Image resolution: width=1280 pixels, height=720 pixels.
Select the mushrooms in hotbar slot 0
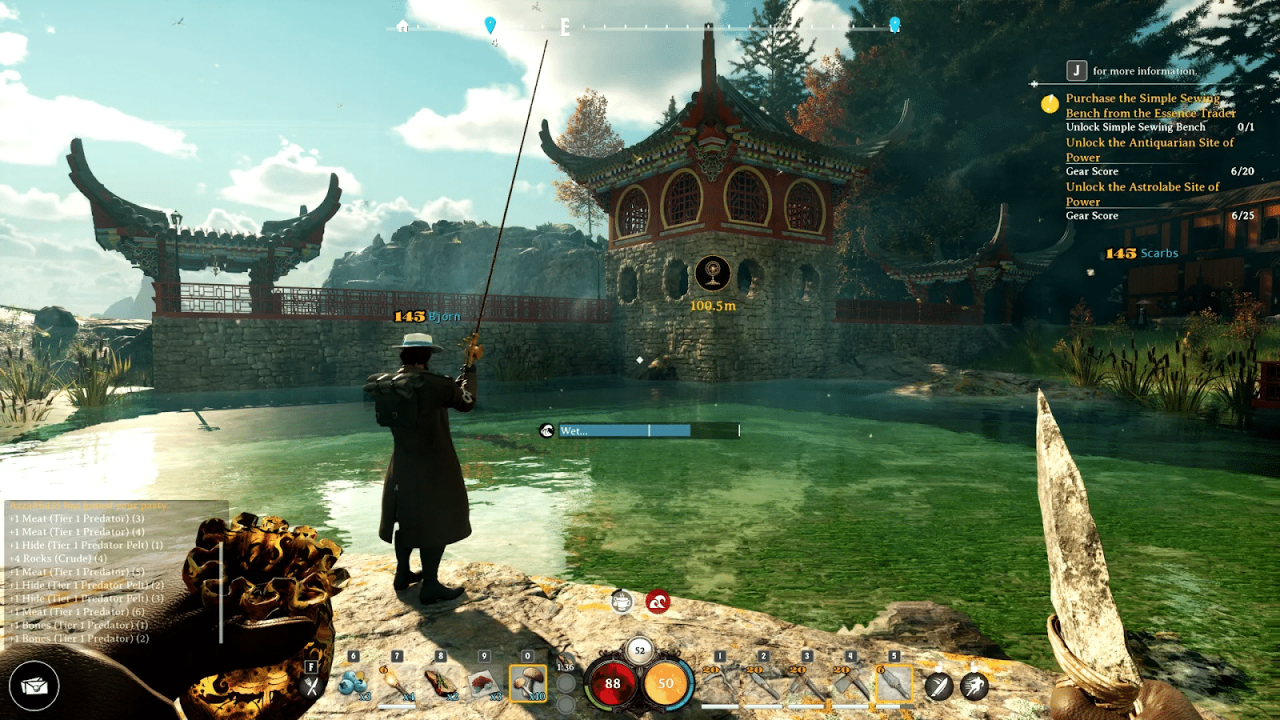point(529,682)
